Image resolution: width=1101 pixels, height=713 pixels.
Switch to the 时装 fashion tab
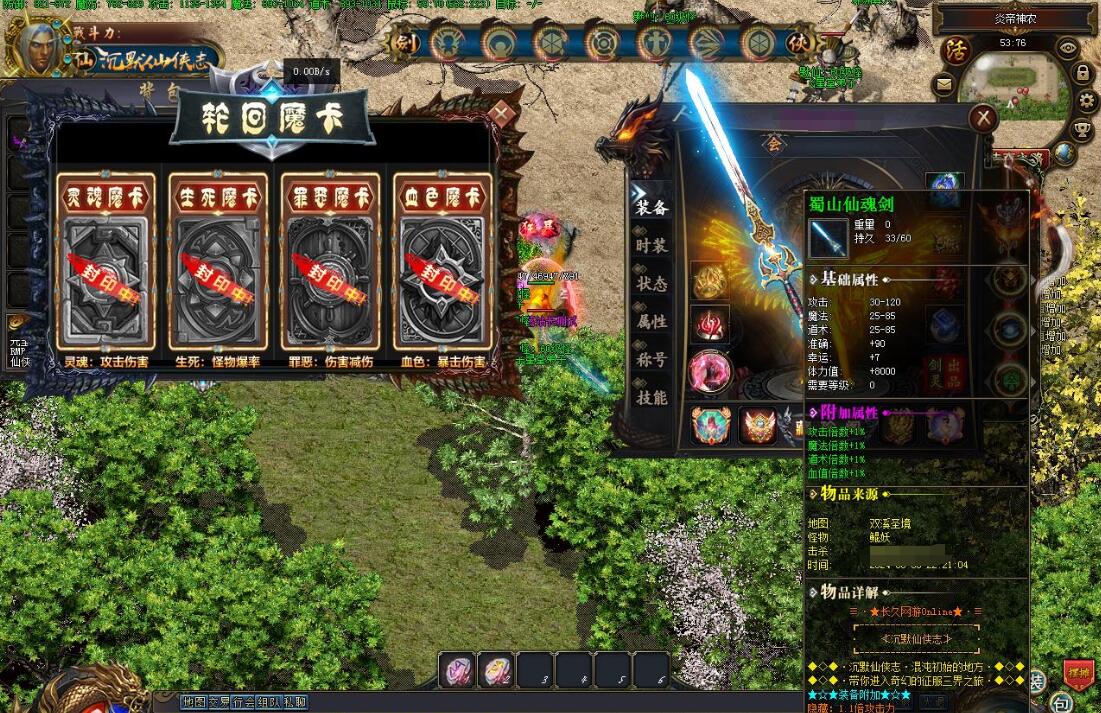[x=652, y=246]
